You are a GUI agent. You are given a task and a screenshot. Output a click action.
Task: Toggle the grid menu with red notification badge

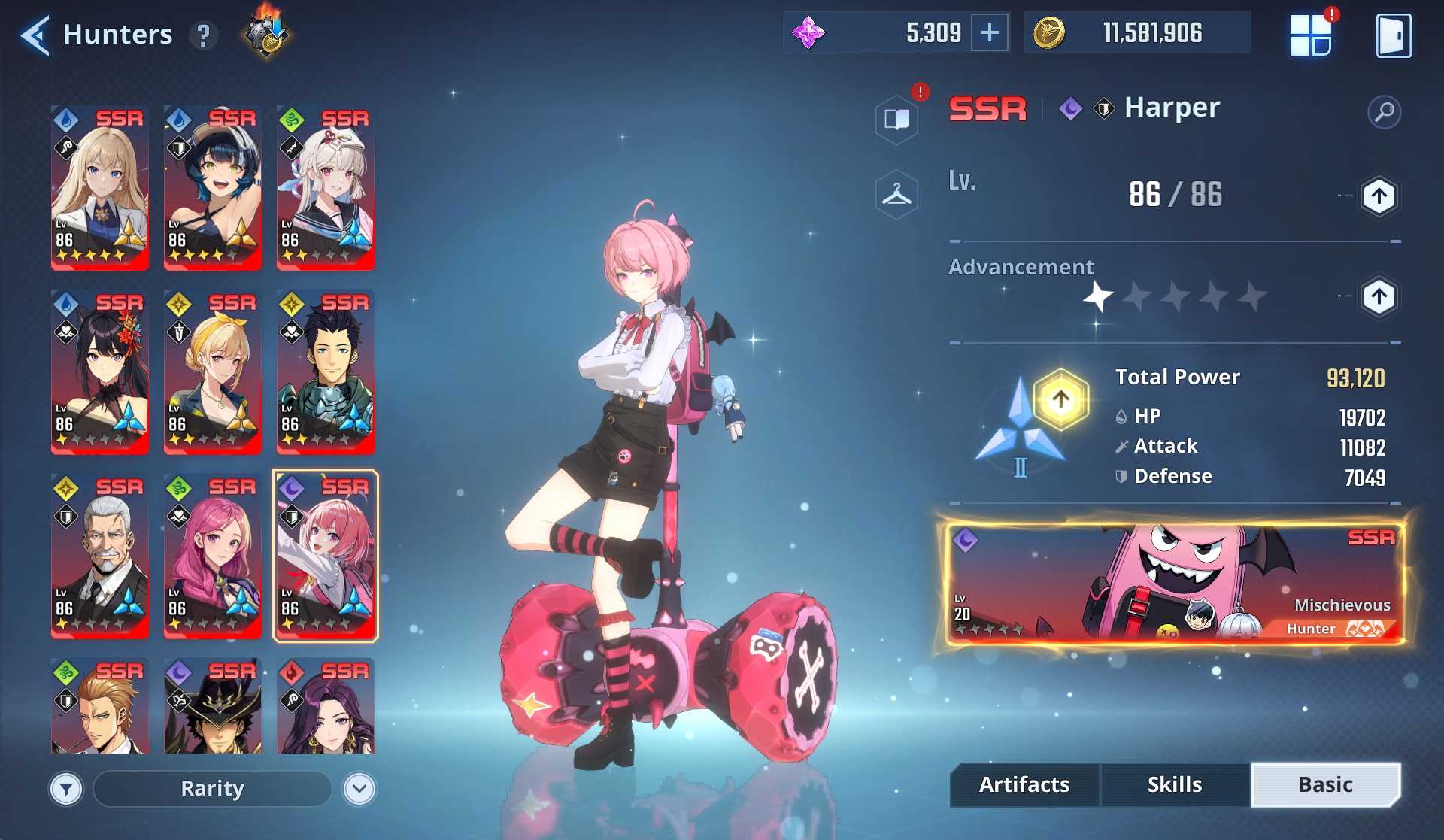point(1310,33)
